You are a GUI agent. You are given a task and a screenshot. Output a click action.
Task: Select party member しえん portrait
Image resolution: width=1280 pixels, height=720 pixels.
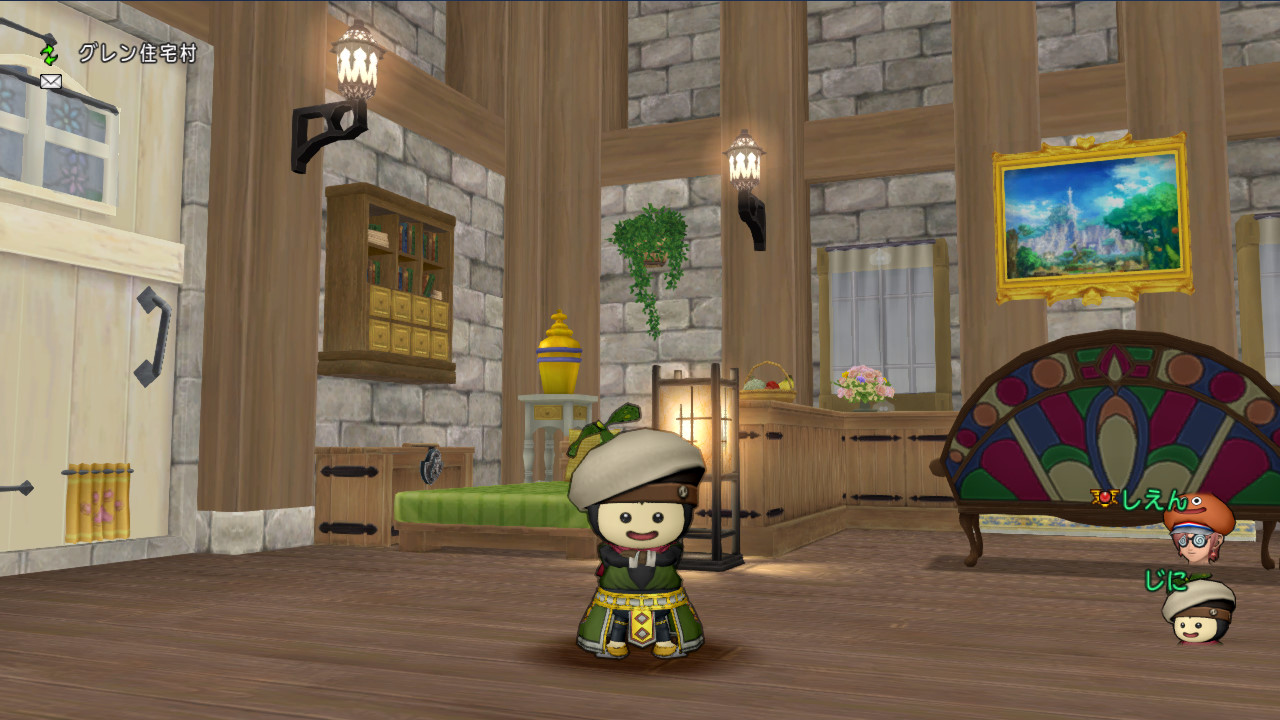click(x=1198, y=527)
